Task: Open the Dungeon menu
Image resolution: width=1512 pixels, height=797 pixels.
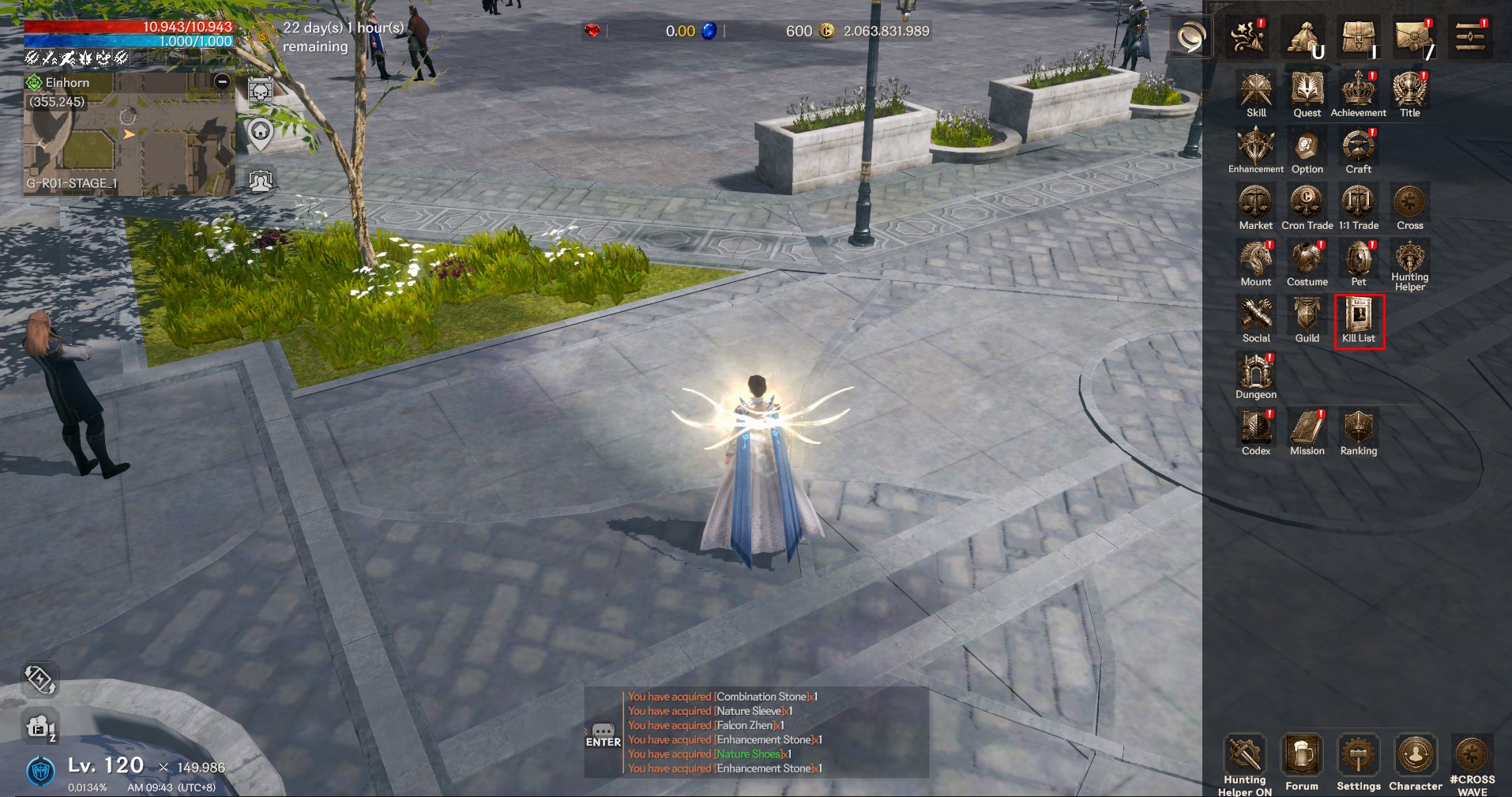Action: click(x=1255, y=373)
